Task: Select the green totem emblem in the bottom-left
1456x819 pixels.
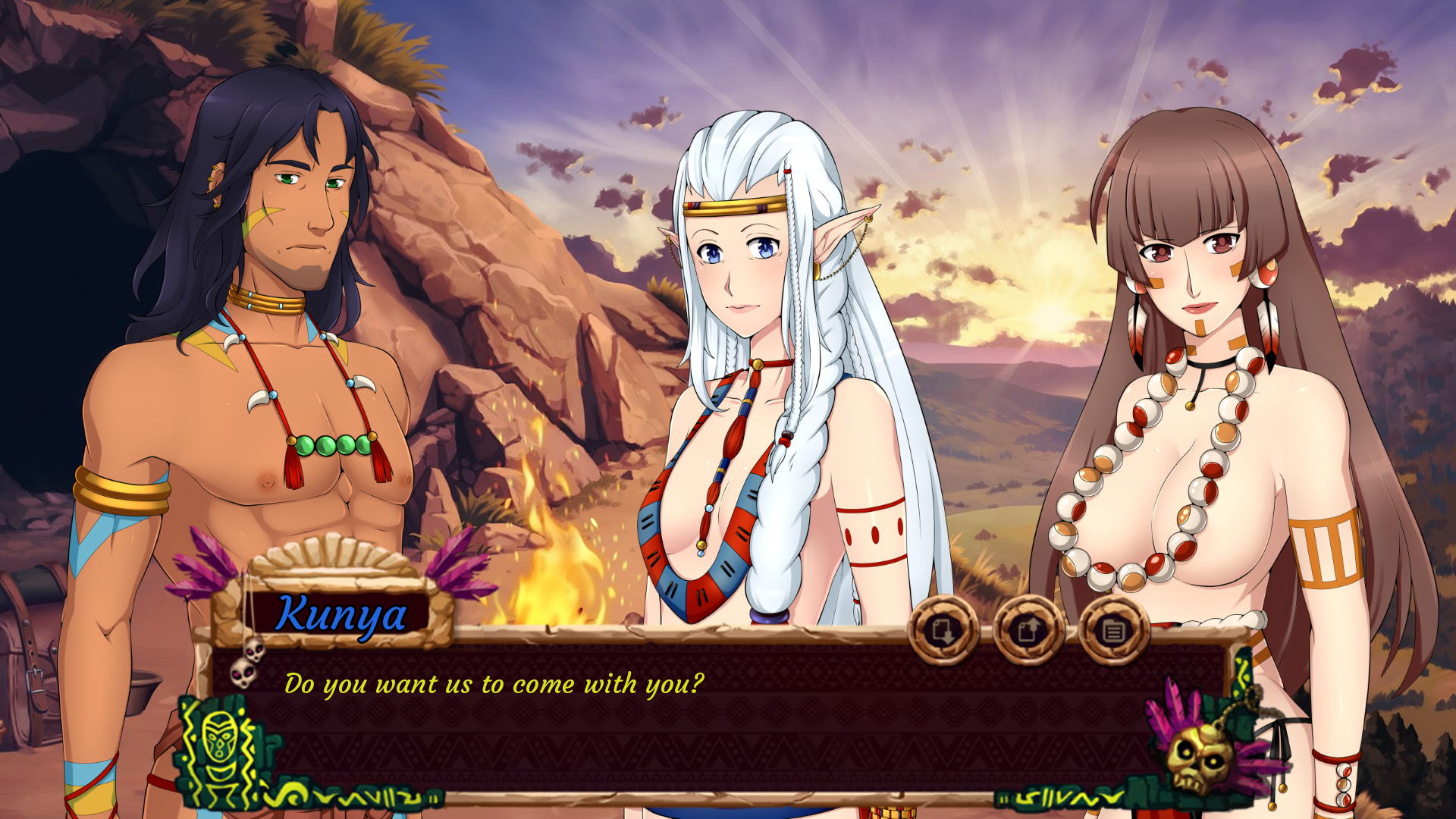Action: click(222, 751)
